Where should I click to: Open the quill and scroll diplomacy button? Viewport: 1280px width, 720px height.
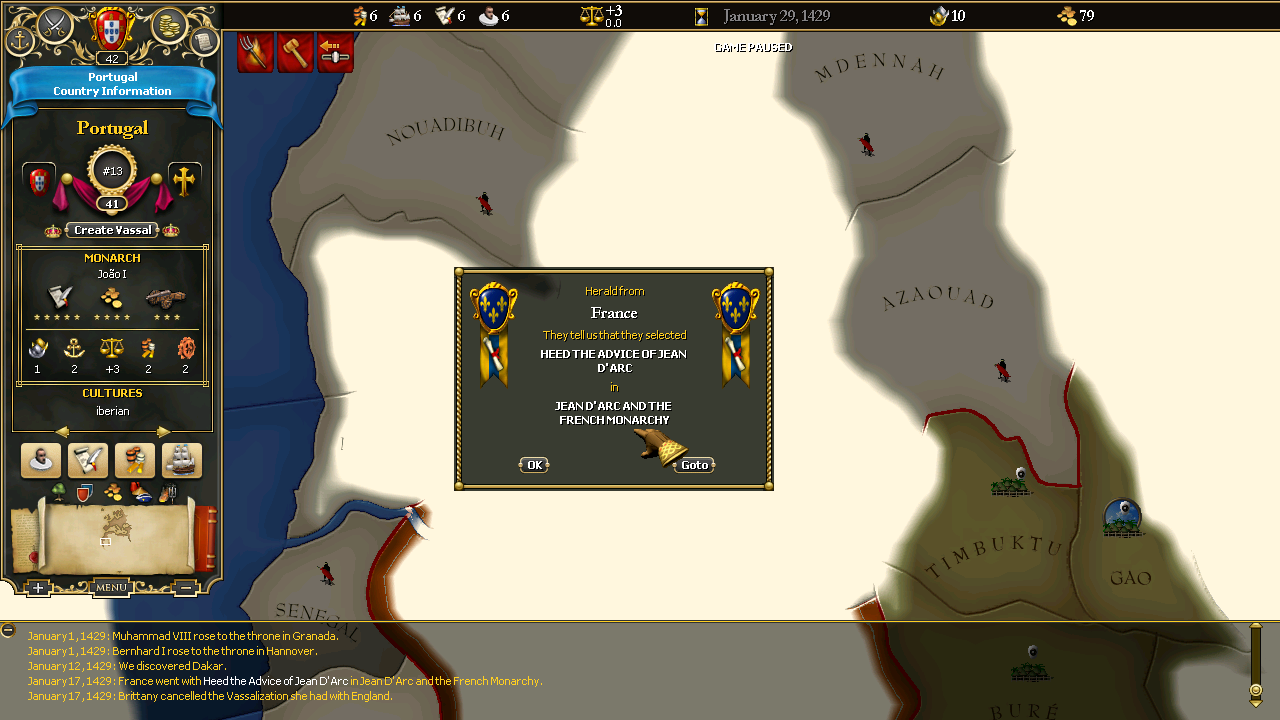pyautogui.click(x=88, y=460)
